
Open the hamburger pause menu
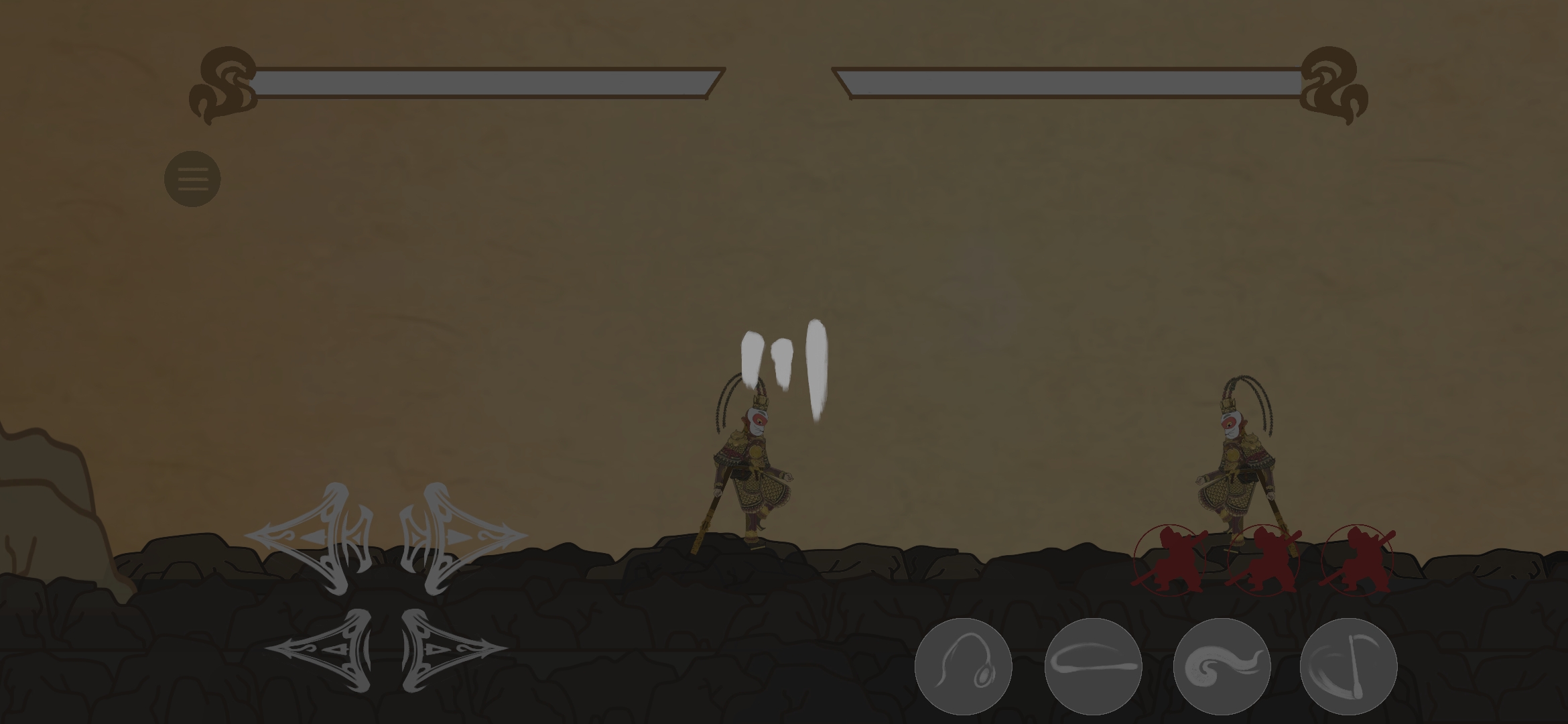pyautogui.click(x=192, y=179)
